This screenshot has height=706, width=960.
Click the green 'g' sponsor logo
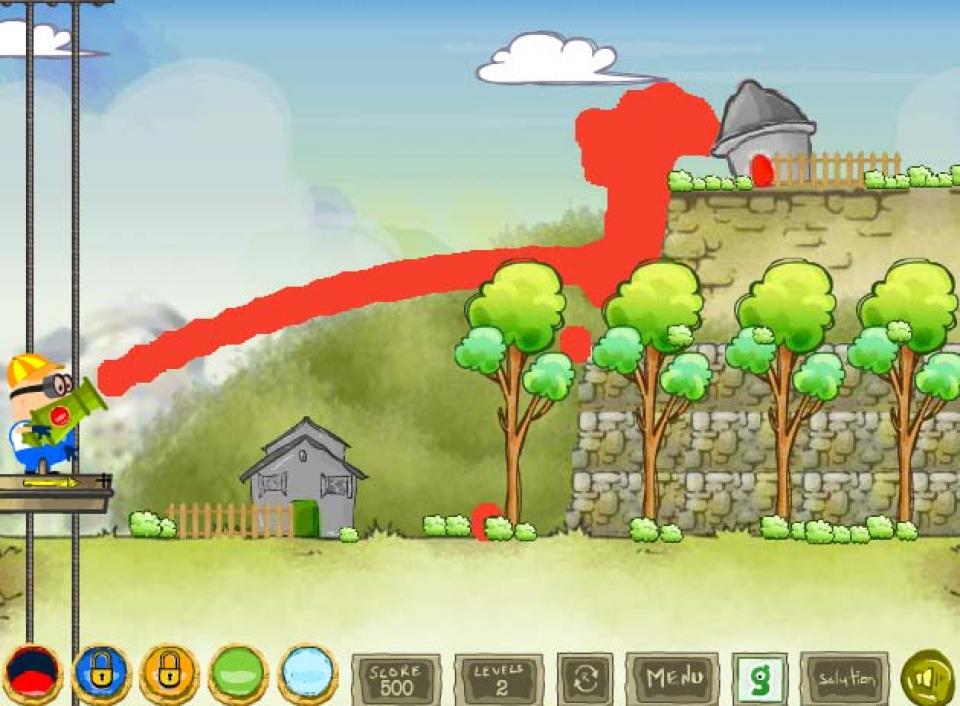[760, 679]
